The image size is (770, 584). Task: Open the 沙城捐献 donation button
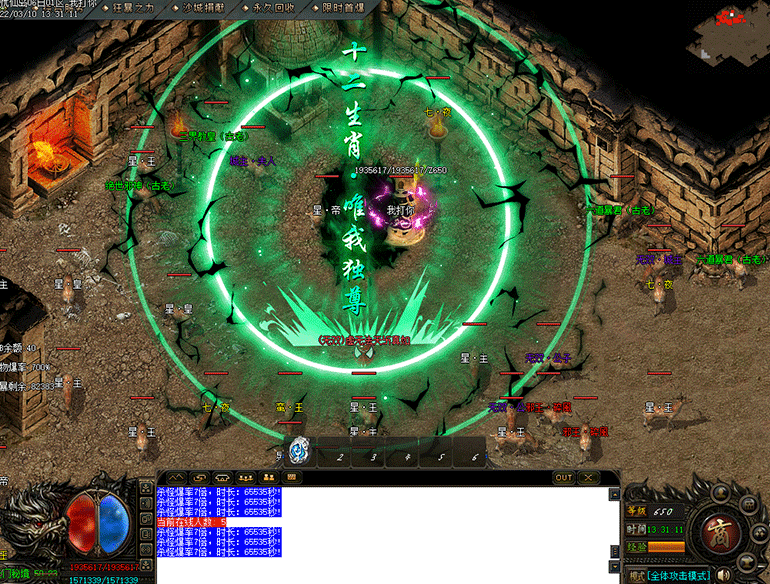pos(202,7)
